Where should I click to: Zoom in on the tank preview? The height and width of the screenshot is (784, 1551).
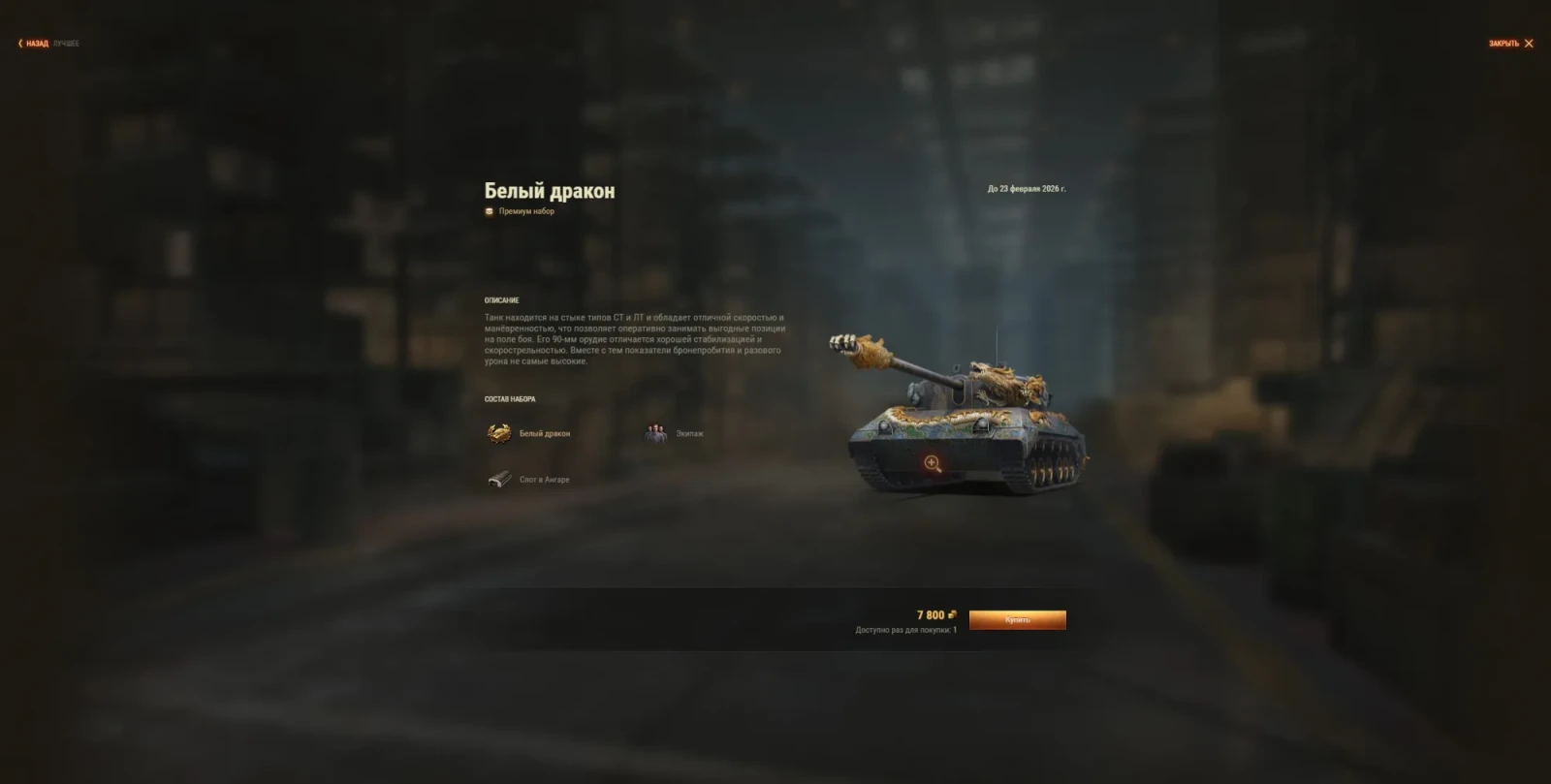[x=933, y=463]
